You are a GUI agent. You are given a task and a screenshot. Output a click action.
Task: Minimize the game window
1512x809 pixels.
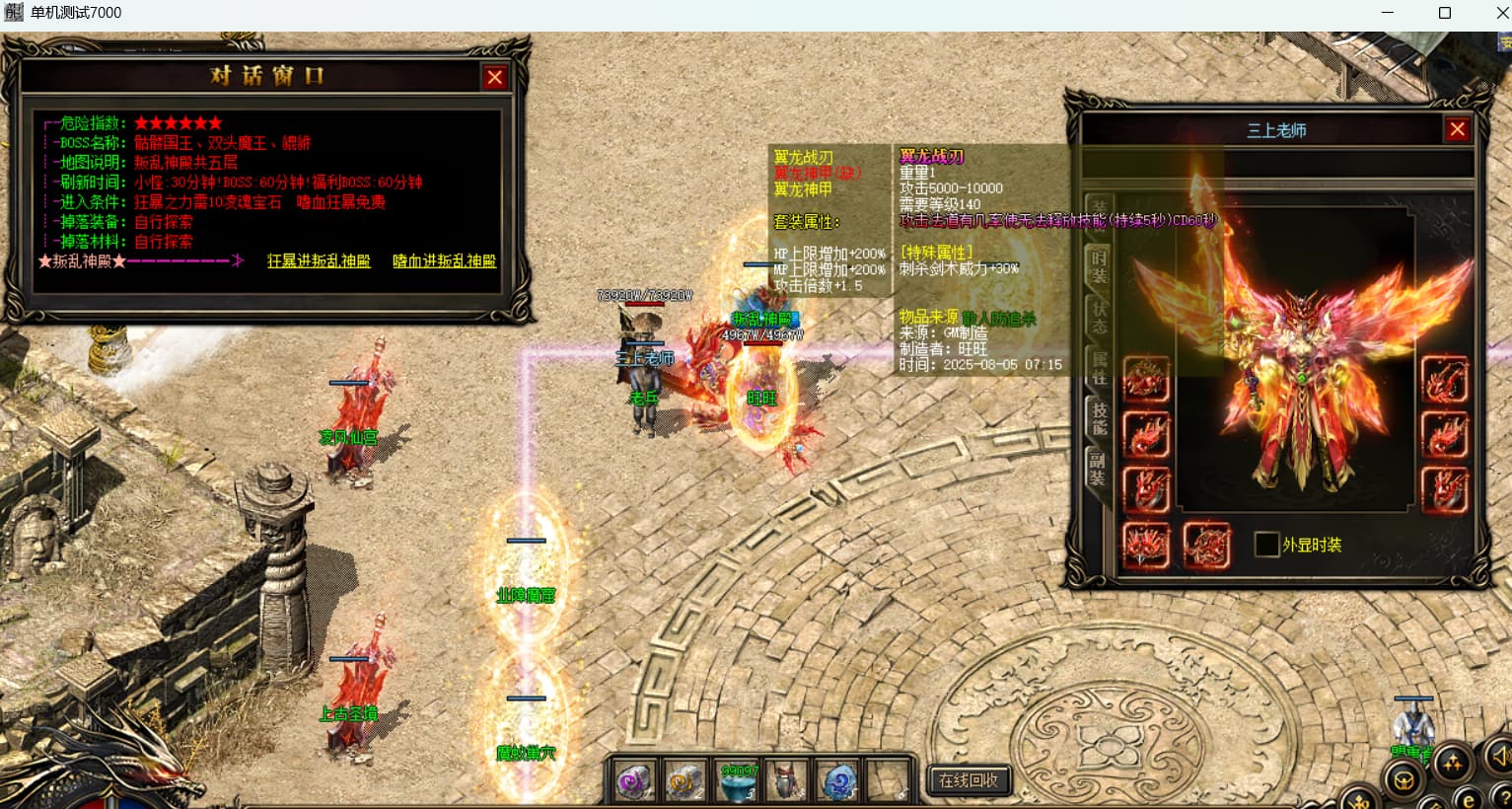(1388, 13)
